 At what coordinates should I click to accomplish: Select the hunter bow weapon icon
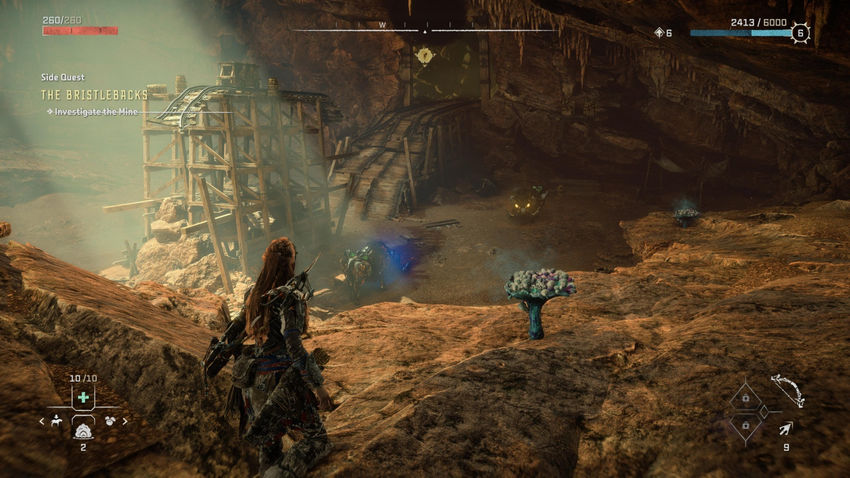pyautogui.click(x=787, y=389)
